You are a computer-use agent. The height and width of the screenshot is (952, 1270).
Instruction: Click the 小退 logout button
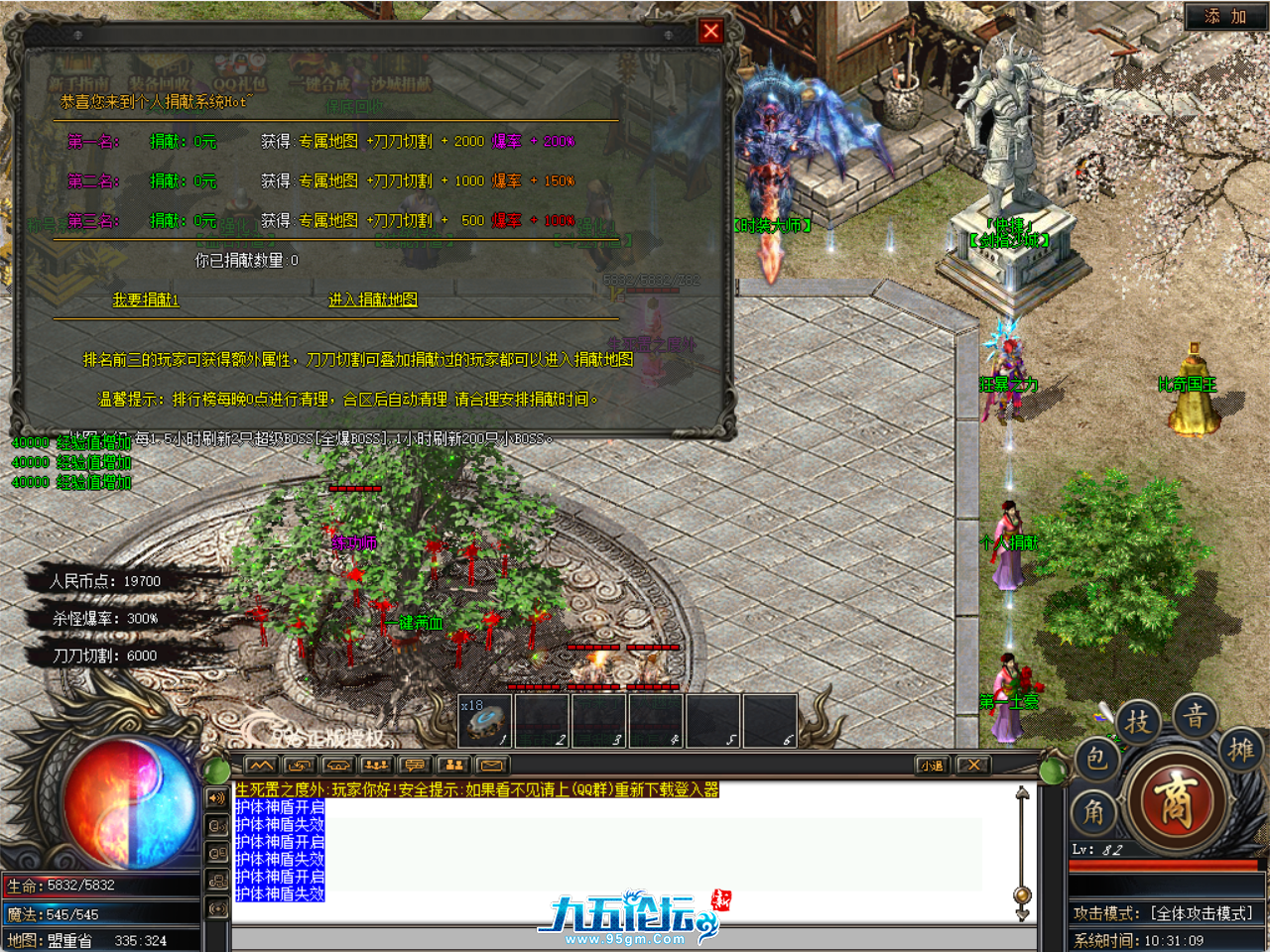[x=931, y=765]
